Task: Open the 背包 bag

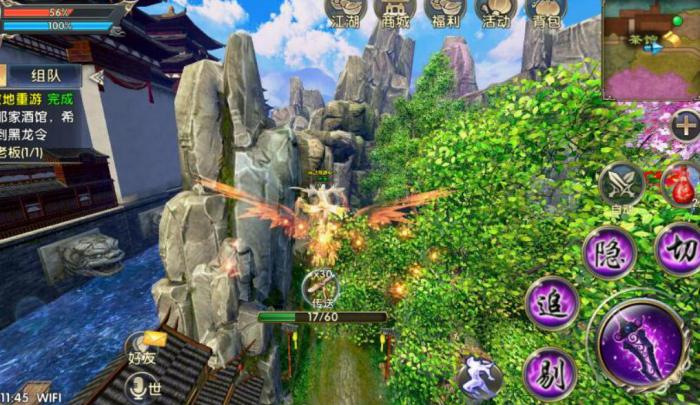Action: click(x=546, y=12)
